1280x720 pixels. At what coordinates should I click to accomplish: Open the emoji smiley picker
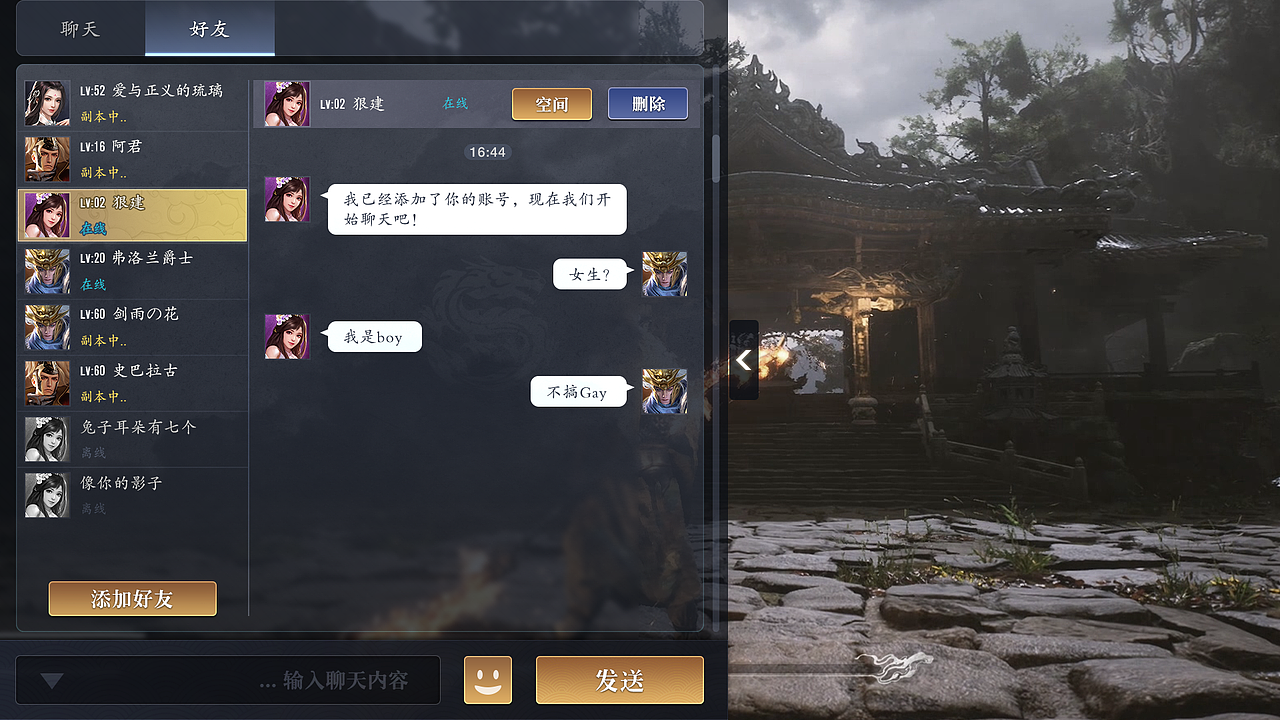click(x=487, y=680)
